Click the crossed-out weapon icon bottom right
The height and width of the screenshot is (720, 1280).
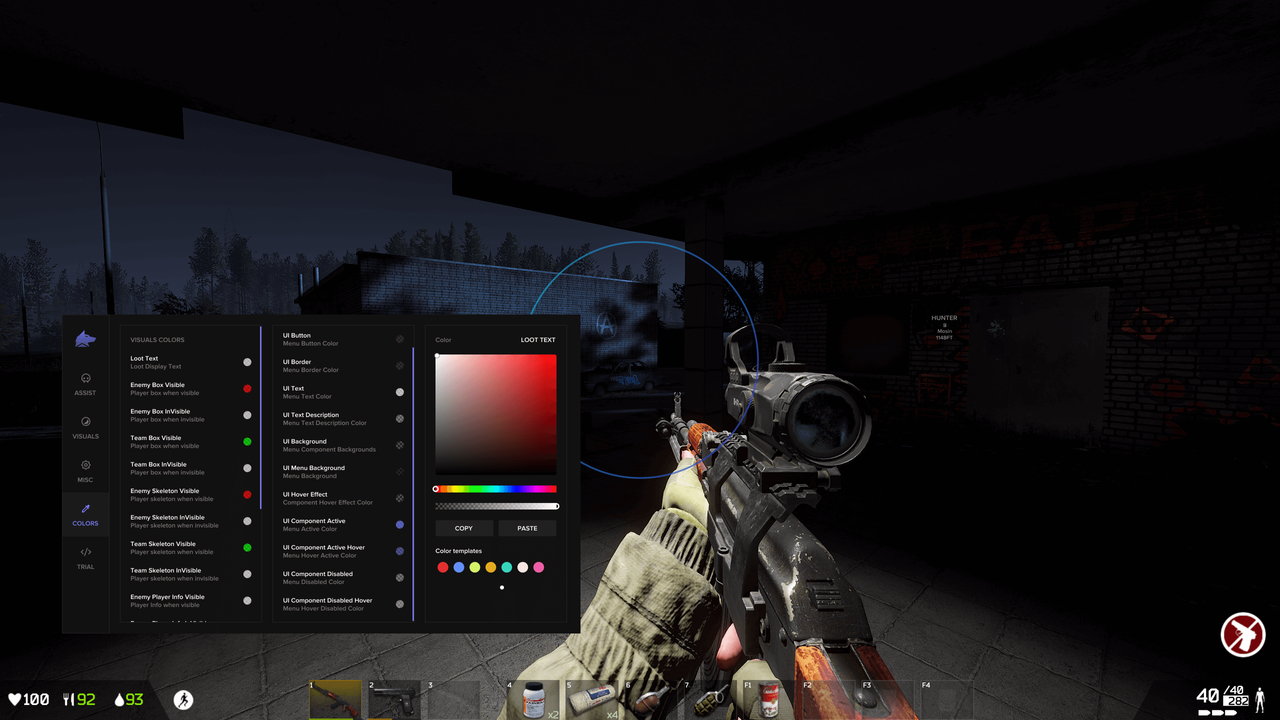pyautogui.click(x=1242, y=634)
